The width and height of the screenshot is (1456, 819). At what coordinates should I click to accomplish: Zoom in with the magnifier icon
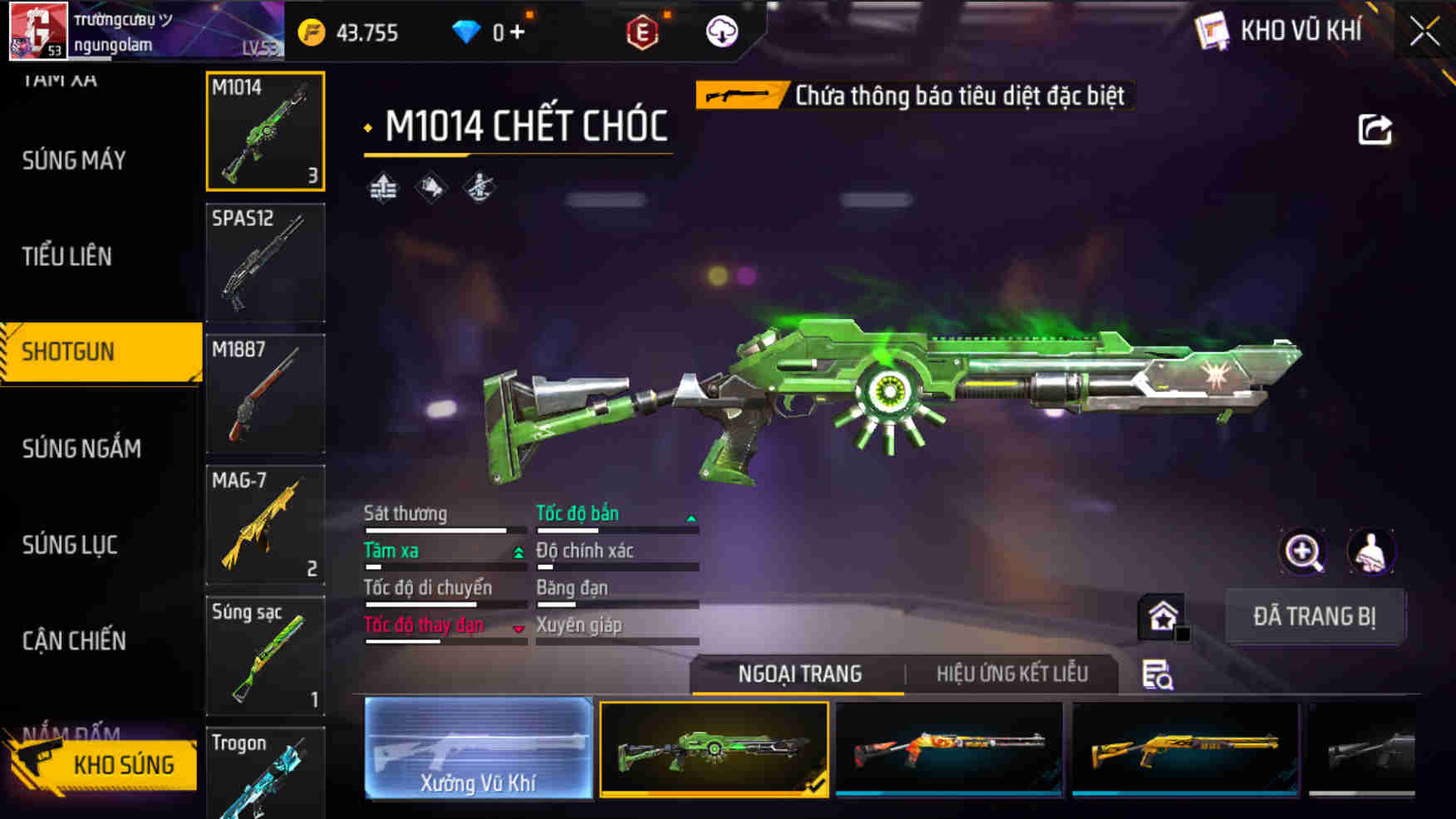click(1303, 552)
